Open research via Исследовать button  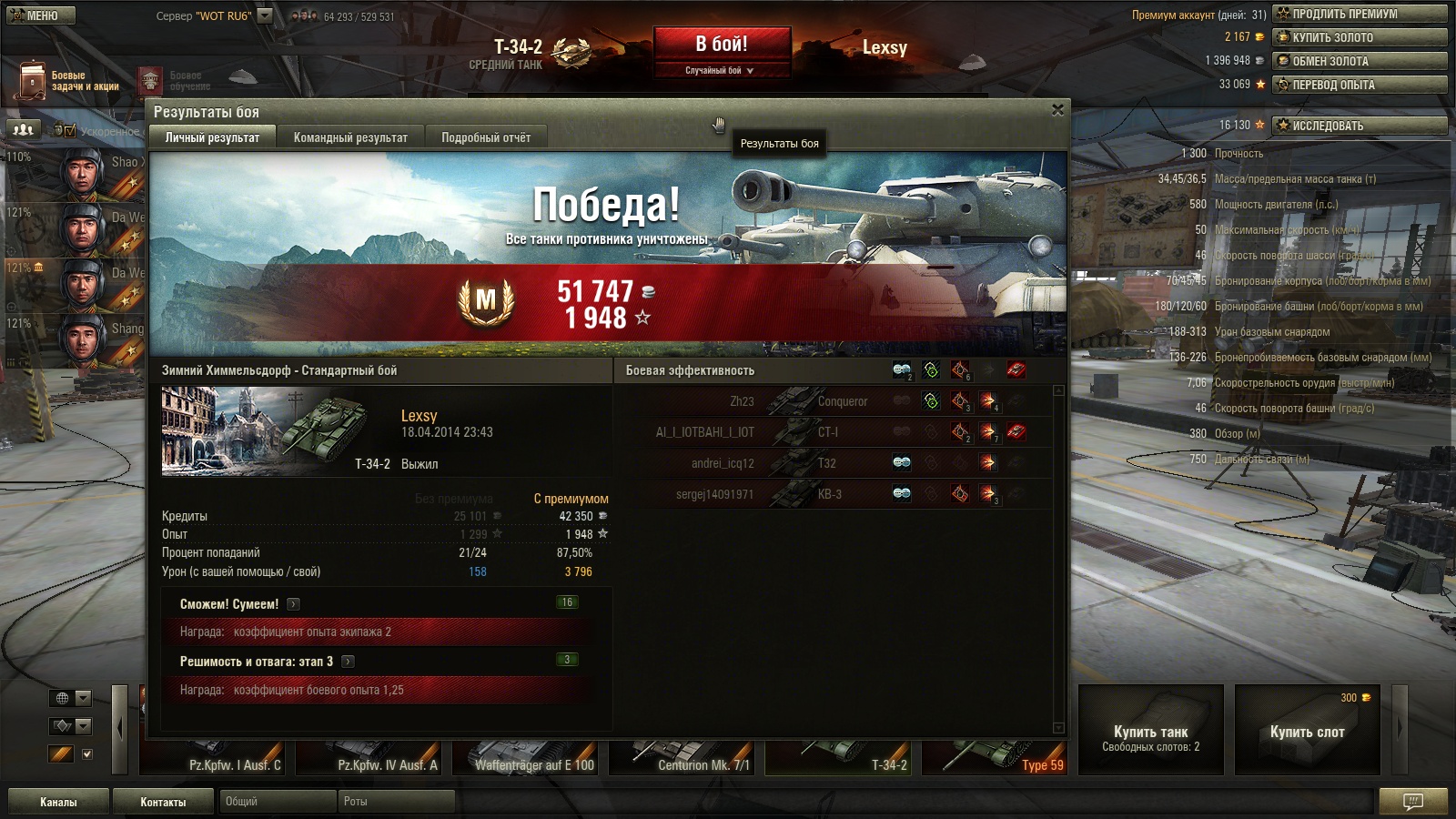click(x=1360, y=126)
